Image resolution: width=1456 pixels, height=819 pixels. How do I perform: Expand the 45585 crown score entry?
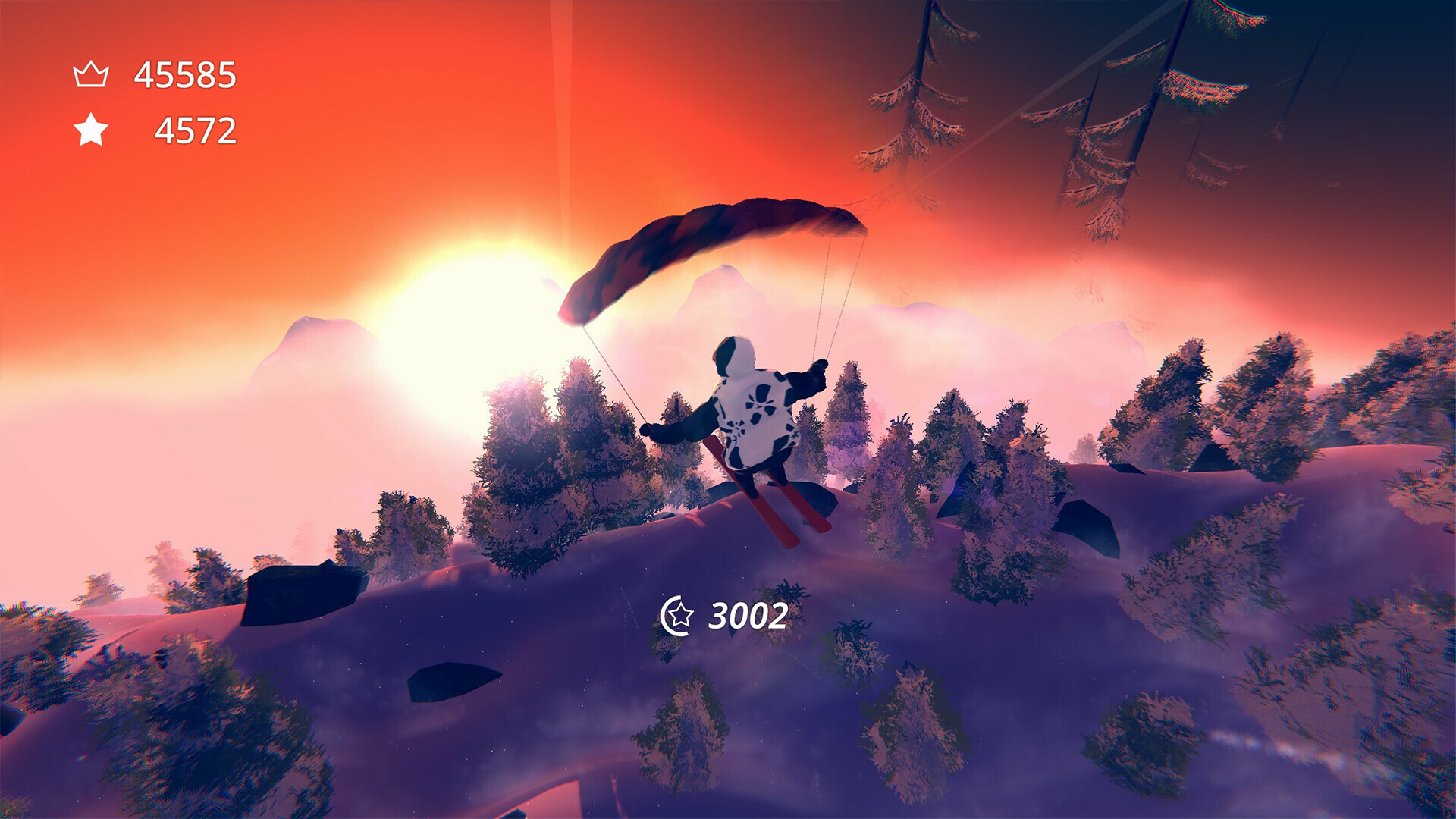184,73
